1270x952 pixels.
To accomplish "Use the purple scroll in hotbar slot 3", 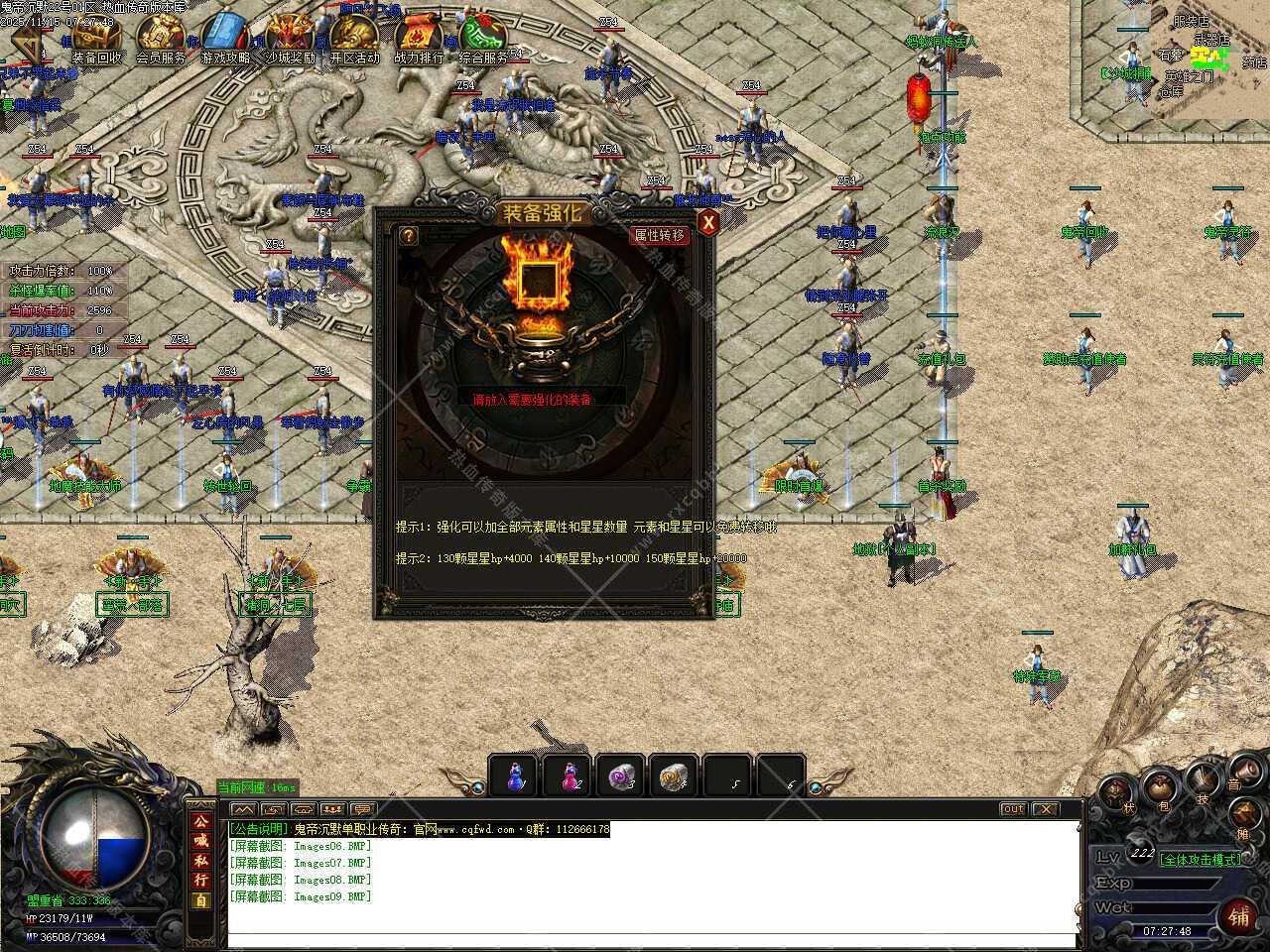I will (x=621, y=775).
